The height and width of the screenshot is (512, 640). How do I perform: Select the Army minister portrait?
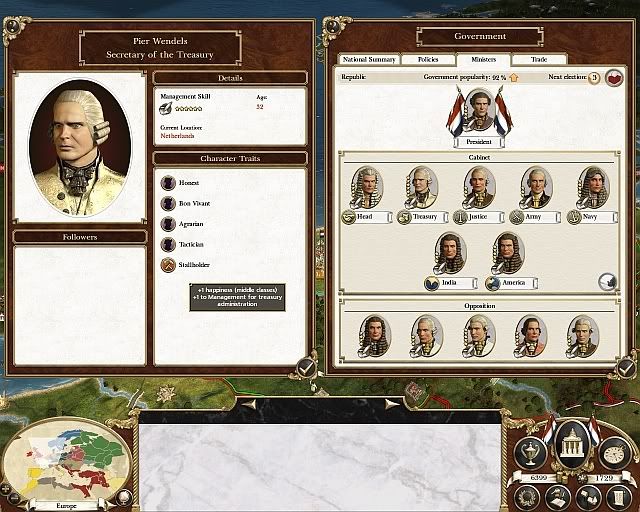tap(536, 187)
